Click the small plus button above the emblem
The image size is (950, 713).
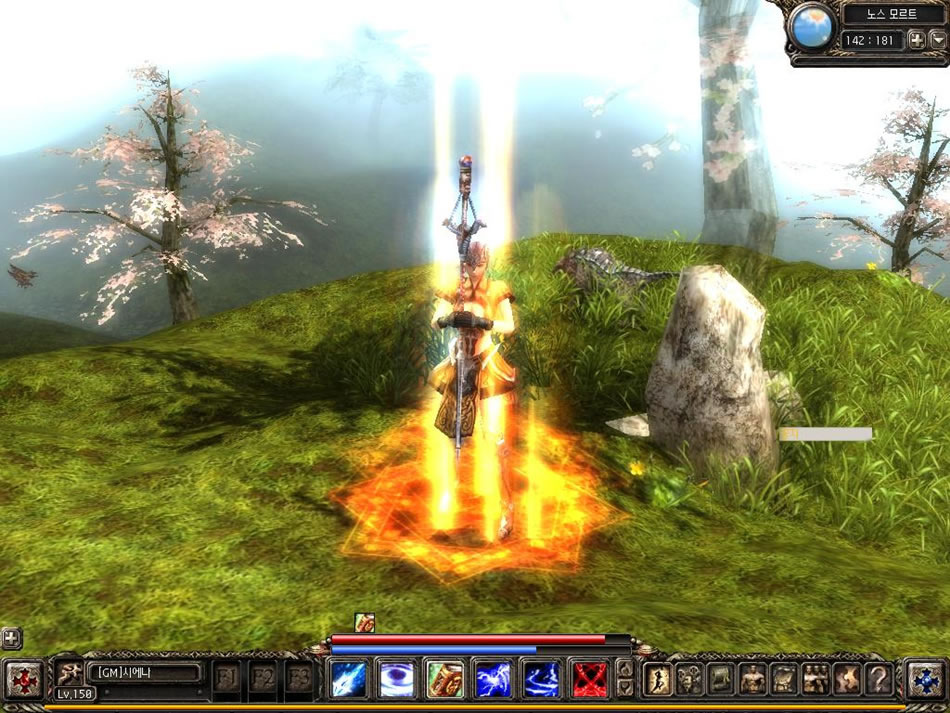(x=11, y=637)
